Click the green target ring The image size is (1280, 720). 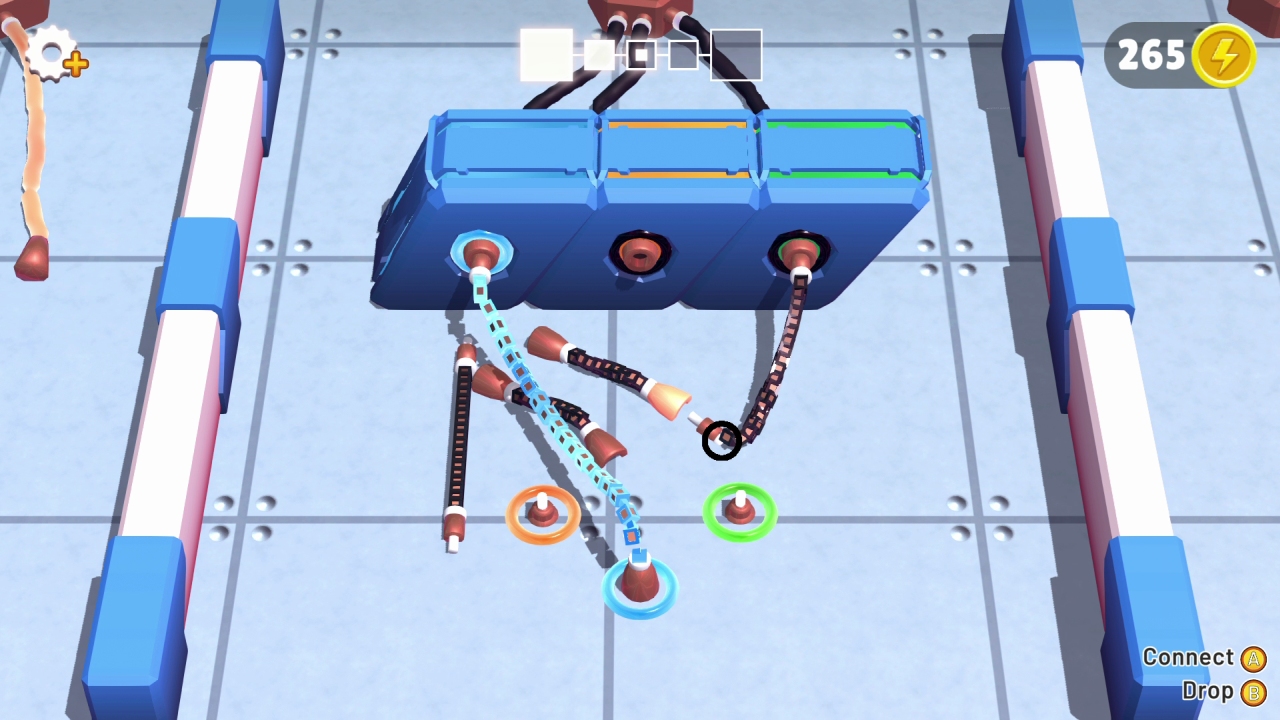(739, 512)
